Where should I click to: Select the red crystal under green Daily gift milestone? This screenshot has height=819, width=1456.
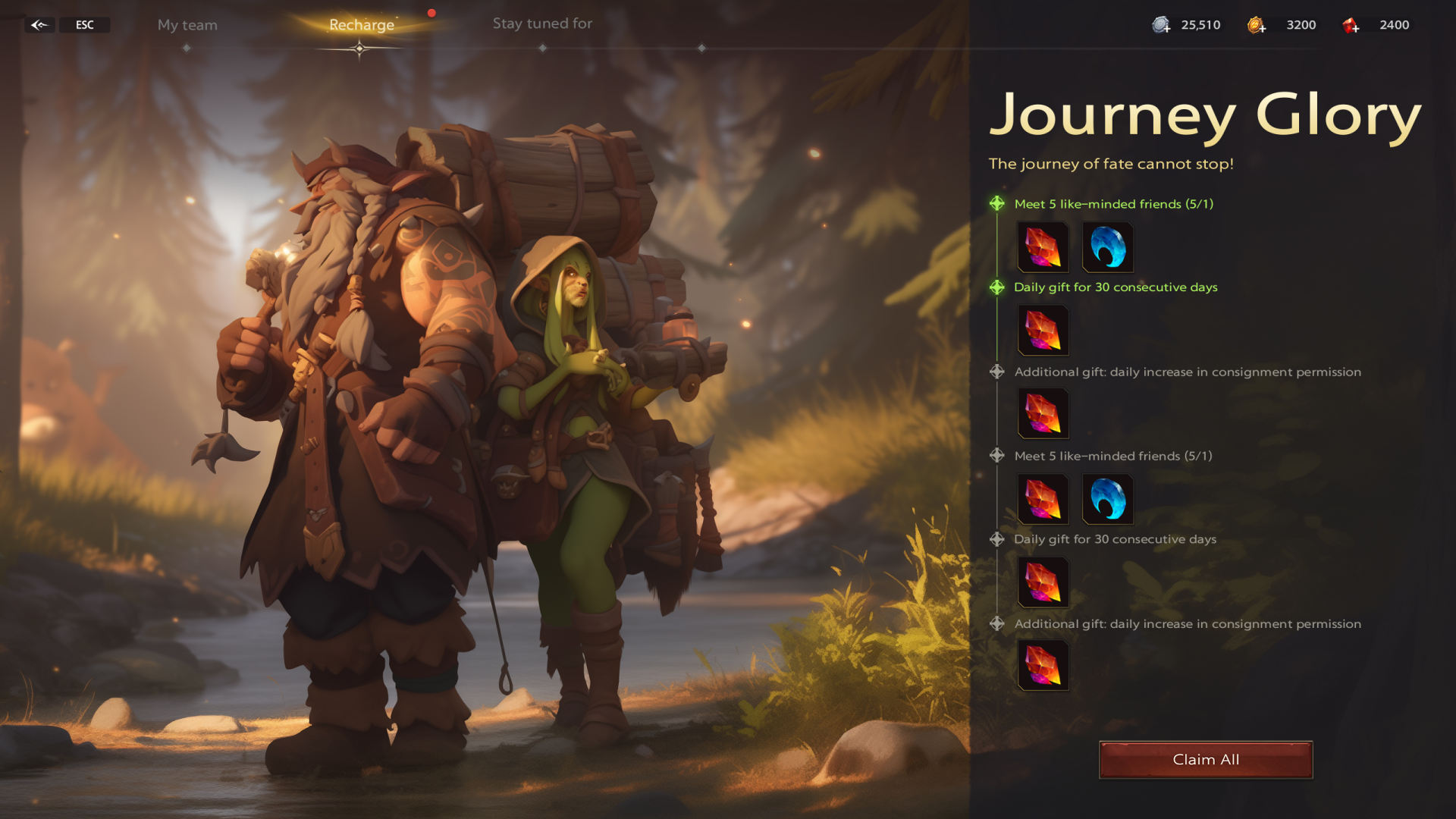pyautogui.click(x=1043, y=331)
